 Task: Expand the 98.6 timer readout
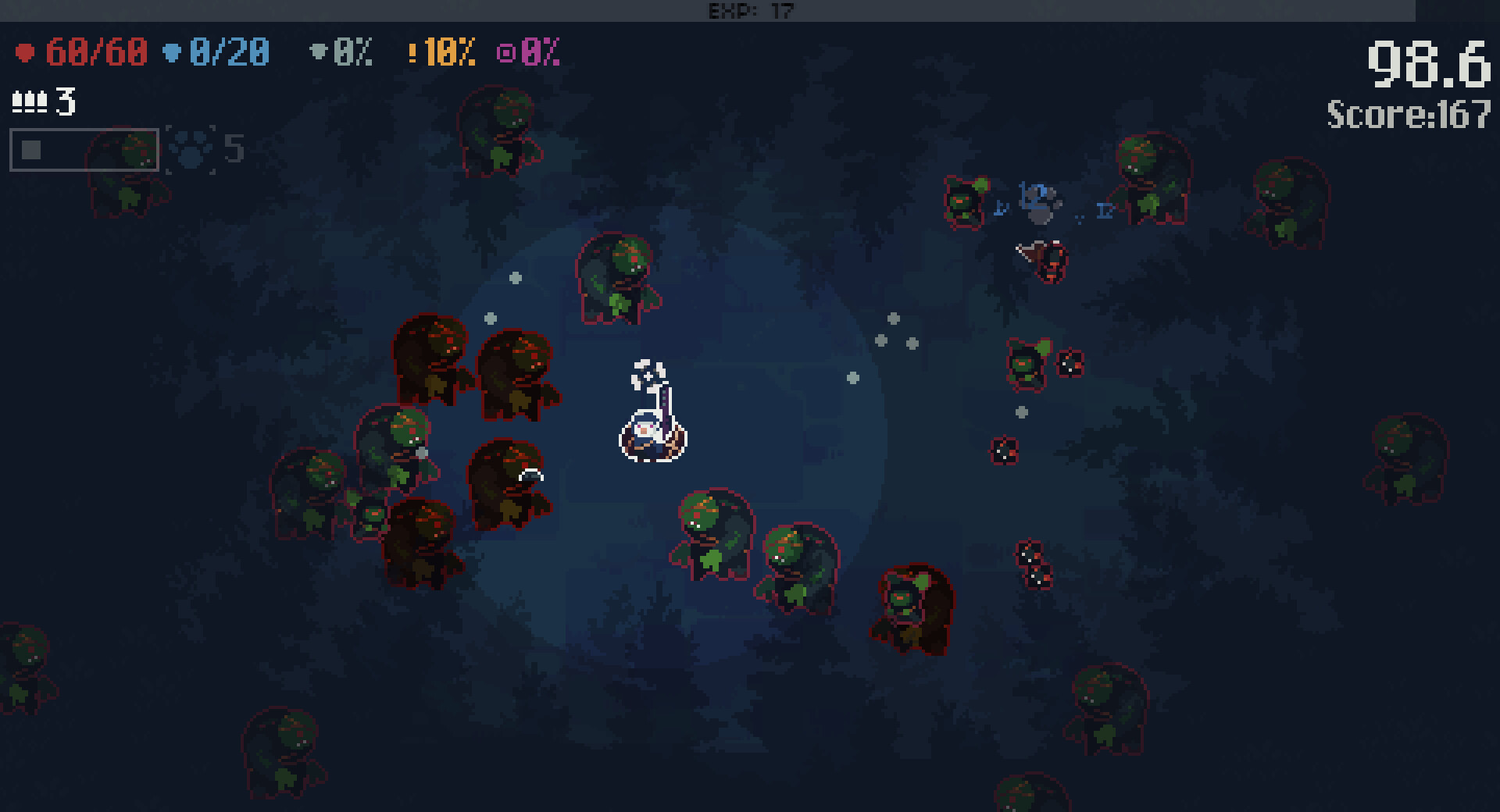pos(1430,62)
